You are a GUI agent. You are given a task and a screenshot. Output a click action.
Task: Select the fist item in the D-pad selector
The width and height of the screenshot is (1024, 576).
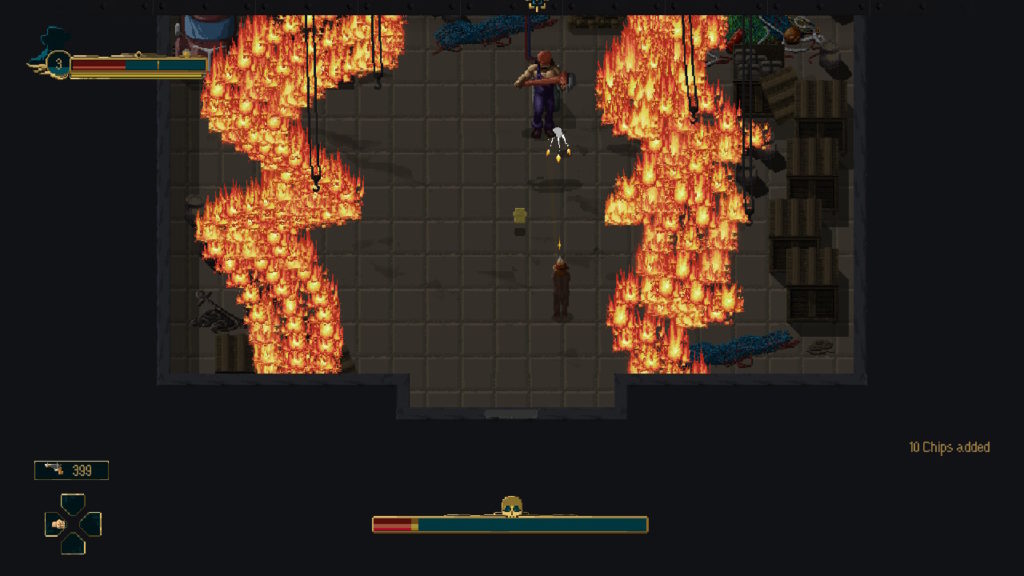(58, 523)
